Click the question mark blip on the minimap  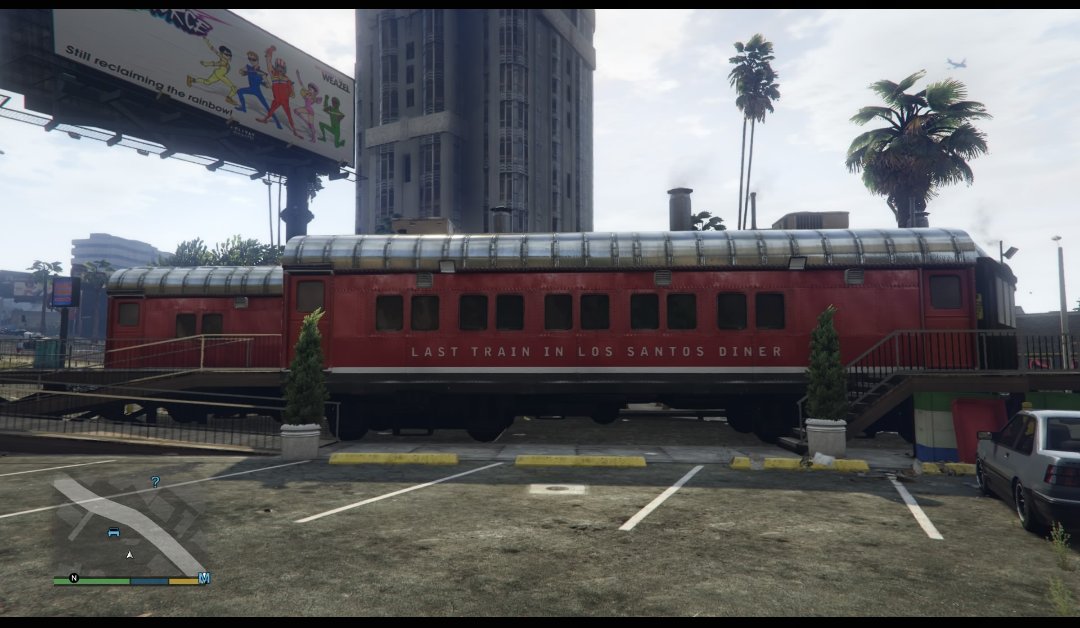click(x=155, y=481)
